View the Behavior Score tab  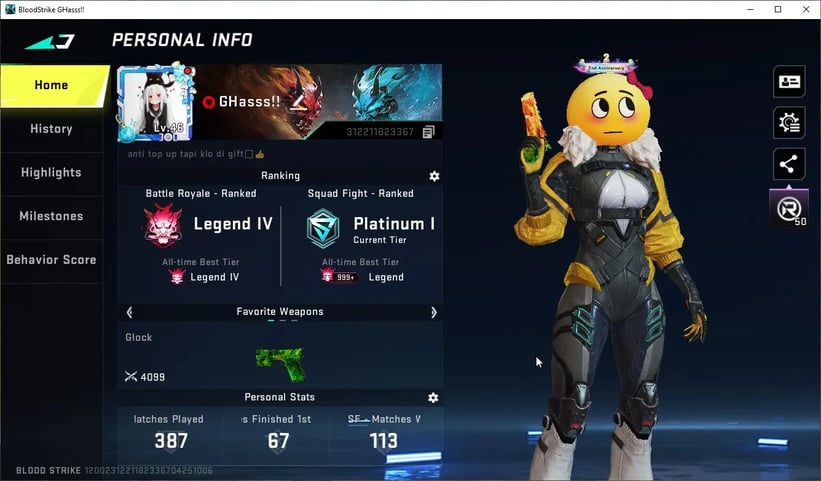click(52, 260)
